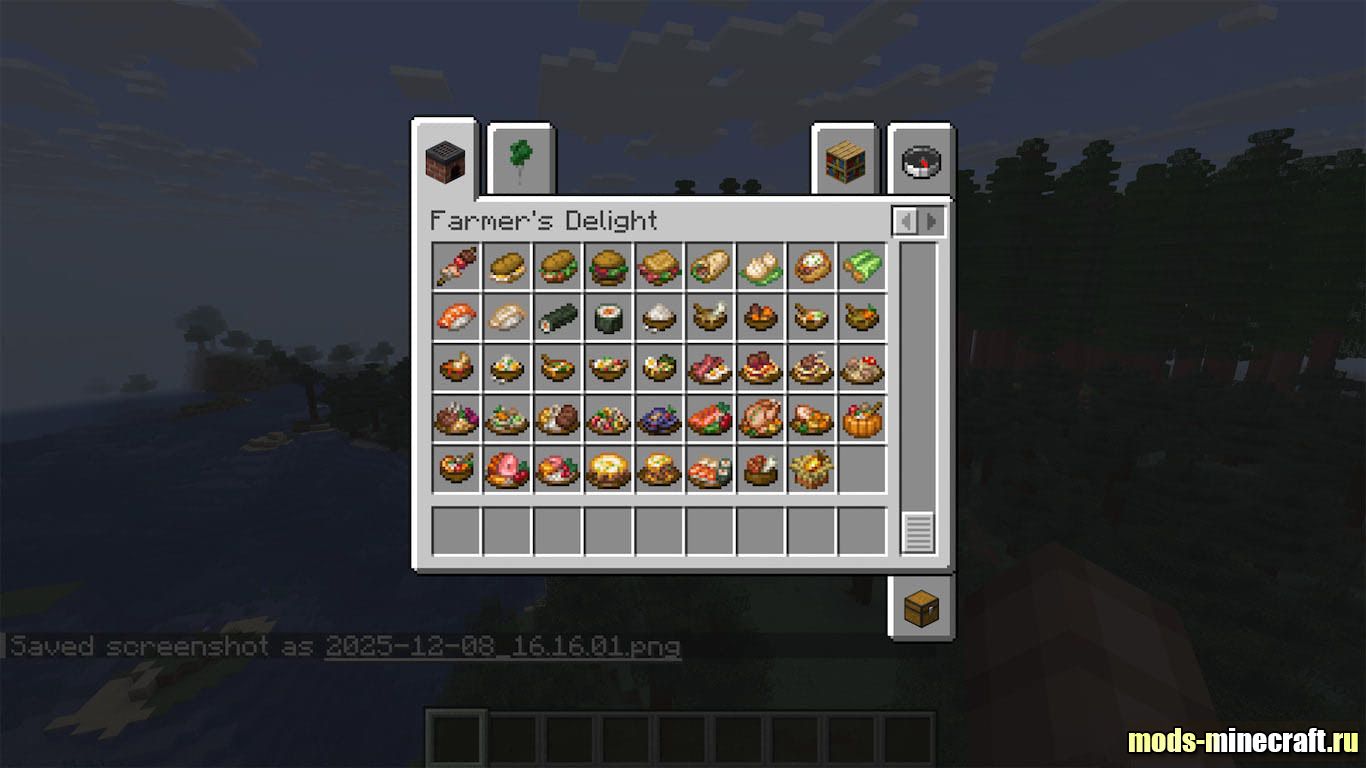Click the creative inventory scrollbar handle
Image resolution: width=1366 pixels, height=768 pixels.
click(918, 532)
